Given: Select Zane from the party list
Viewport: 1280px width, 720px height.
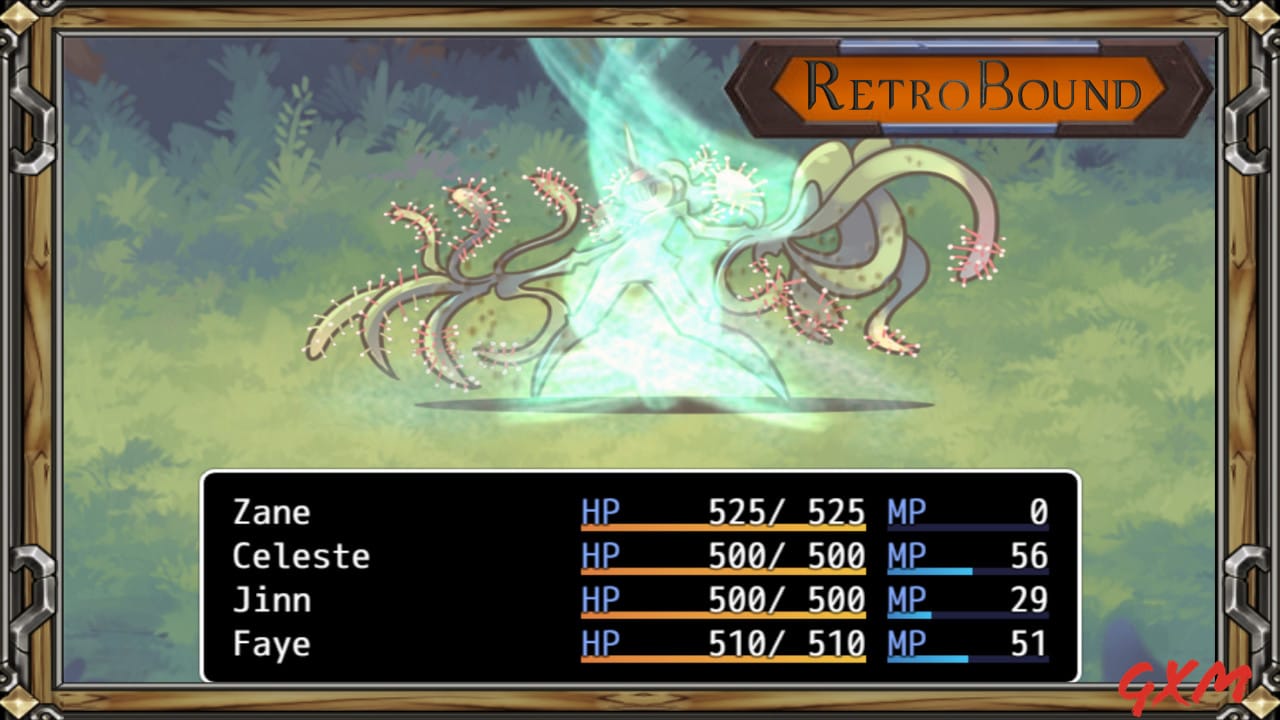Looking at the screenshot, I should coord(272,512).
